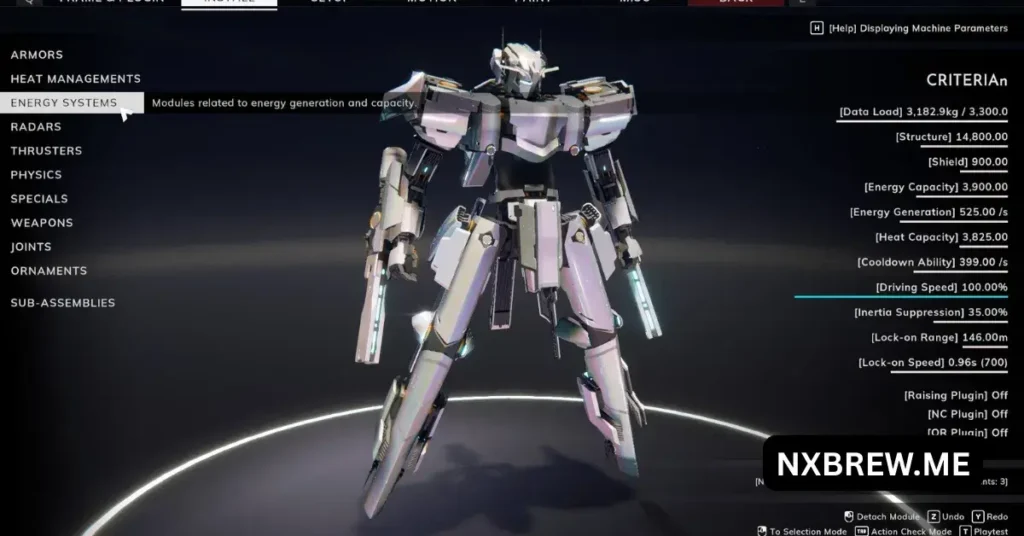Select Heat Managements from the module list

point(75,79)
